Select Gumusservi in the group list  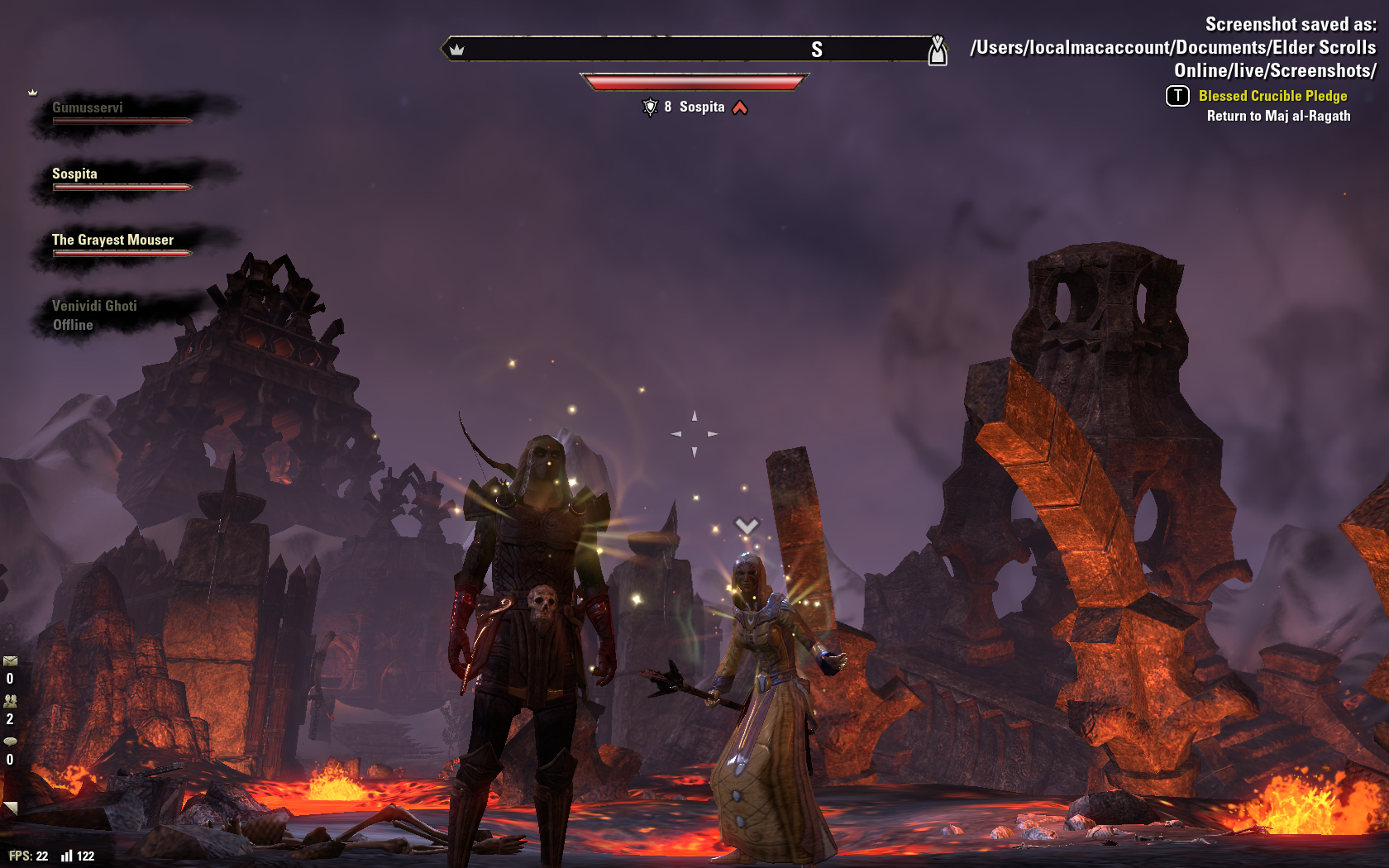(x=88, y=108)
